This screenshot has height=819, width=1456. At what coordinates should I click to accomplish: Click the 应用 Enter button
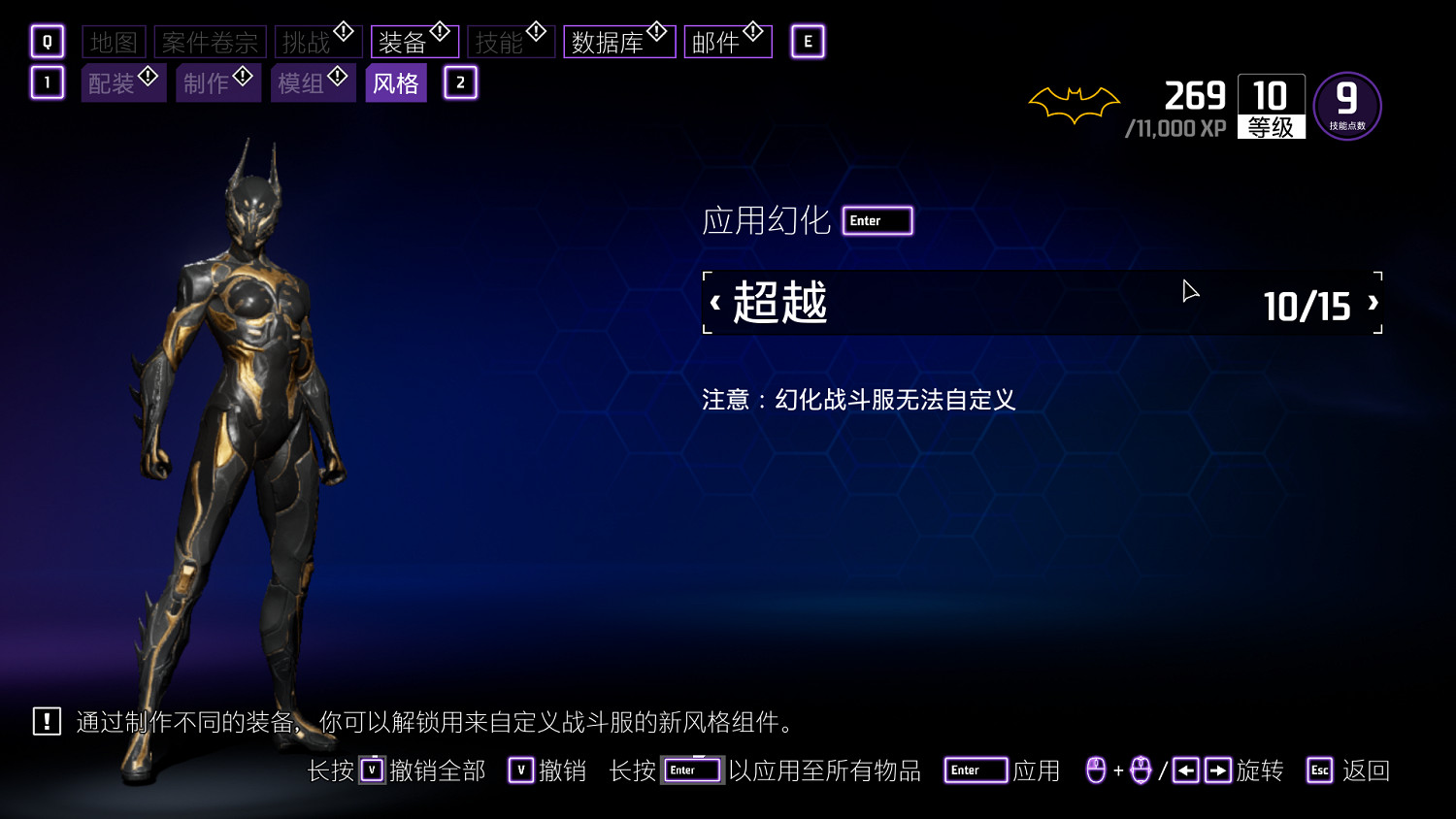click(975, 770)
